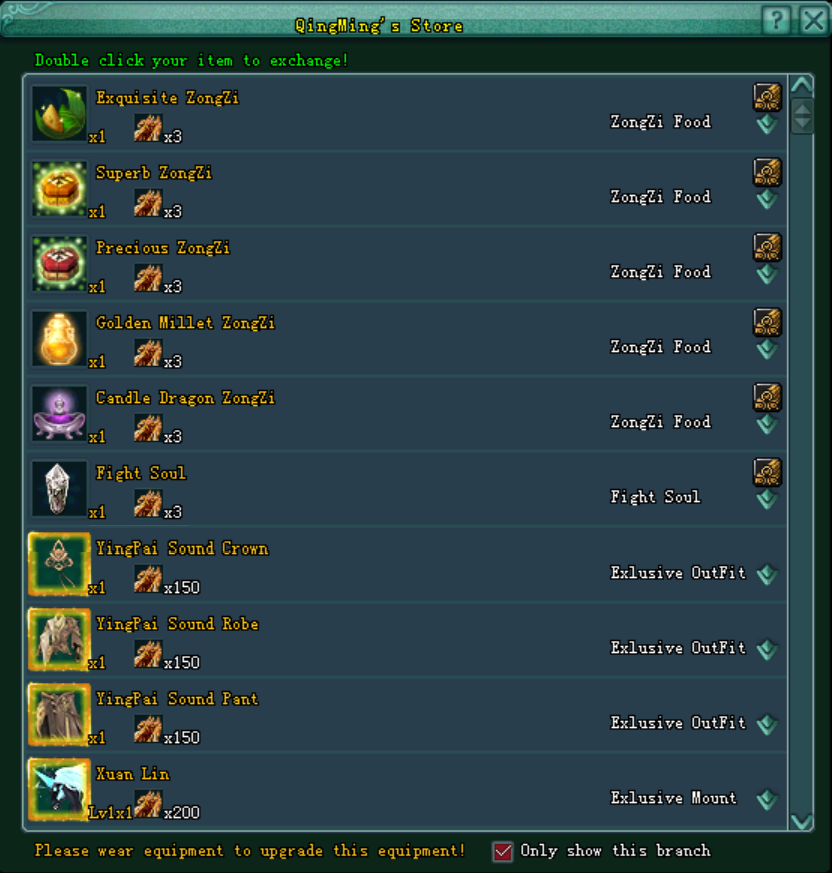Click the scrollbar's down arrow

[x=802, y=821]
